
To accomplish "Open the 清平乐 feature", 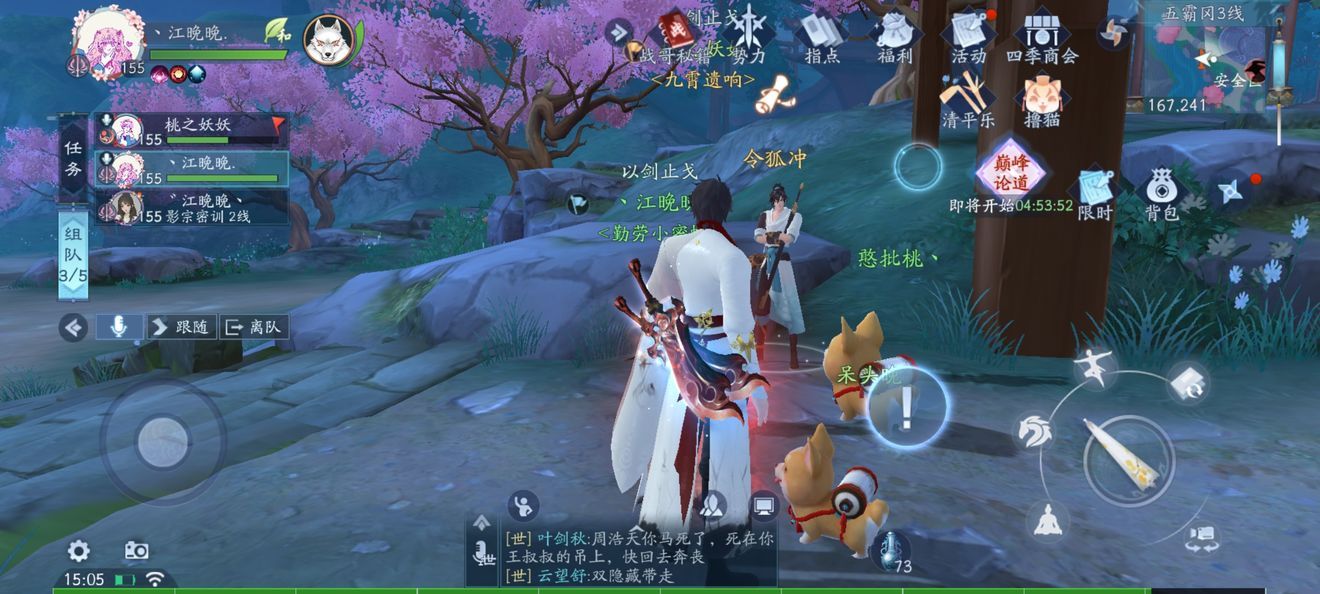I will pos(967,101).
